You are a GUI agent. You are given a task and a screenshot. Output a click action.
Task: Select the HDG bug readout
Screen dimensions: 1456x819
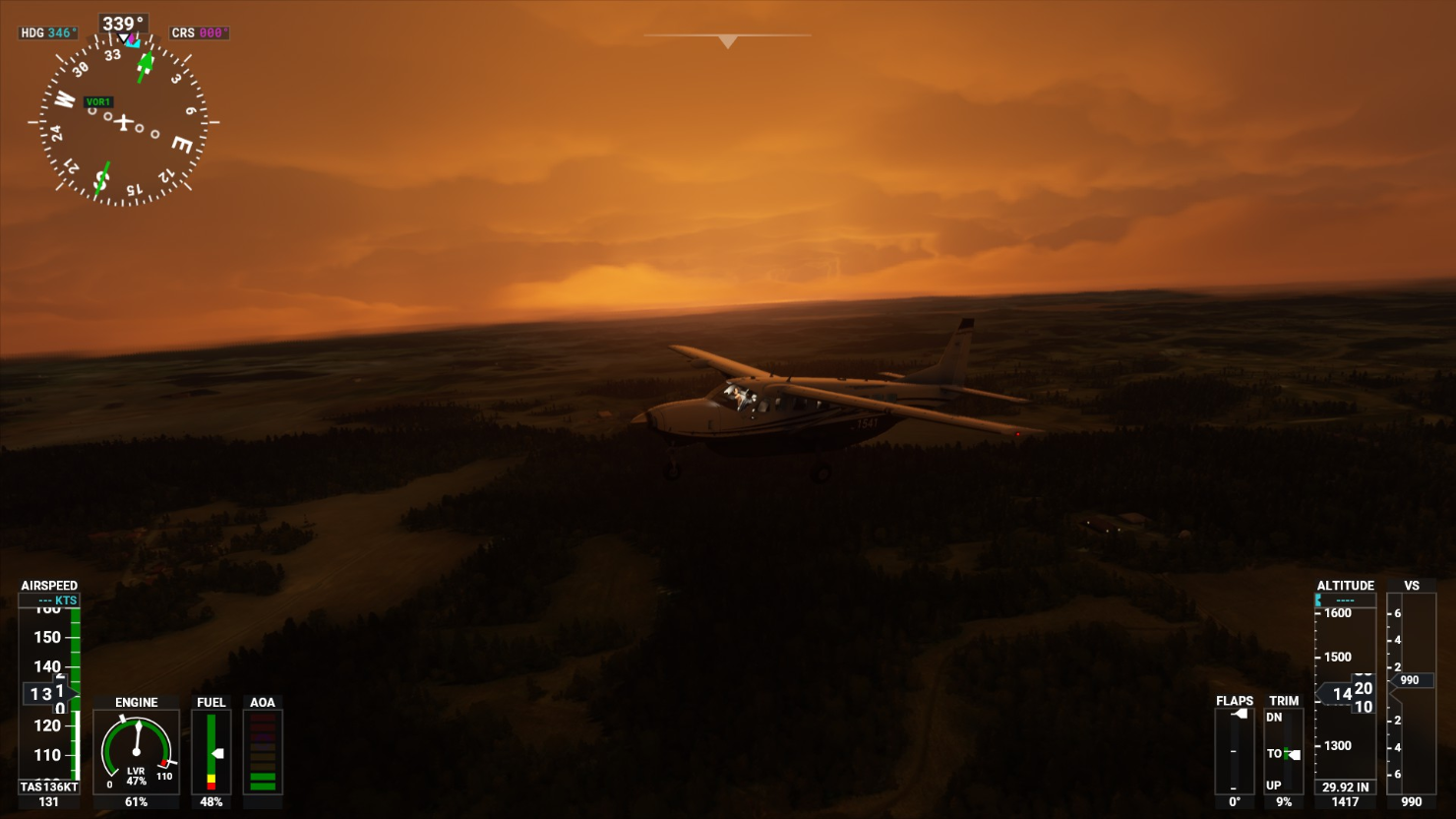[x=48, y=32]
